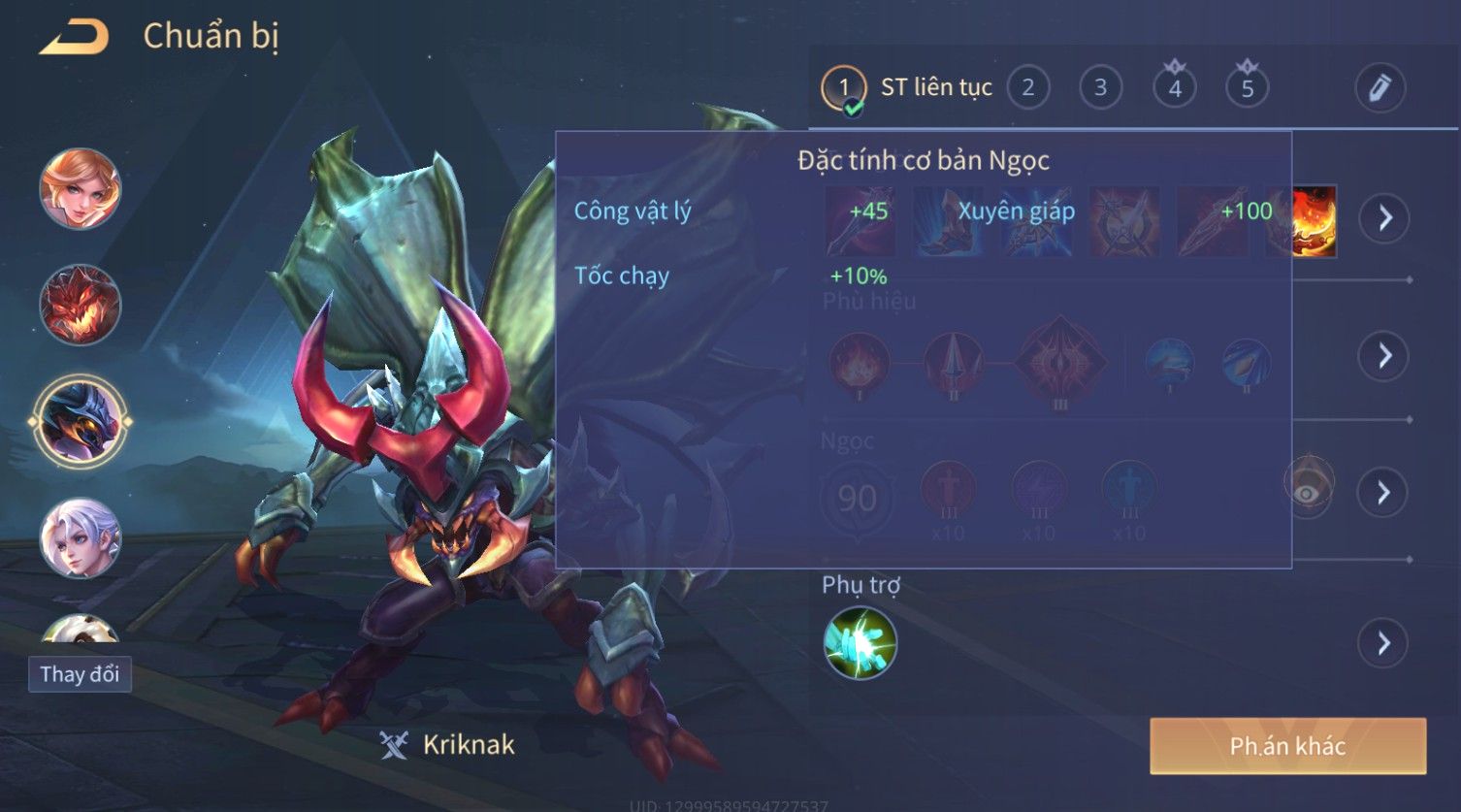Select build preset 4
This screenshot has width=1461, height=812.
pos(1175,88)
